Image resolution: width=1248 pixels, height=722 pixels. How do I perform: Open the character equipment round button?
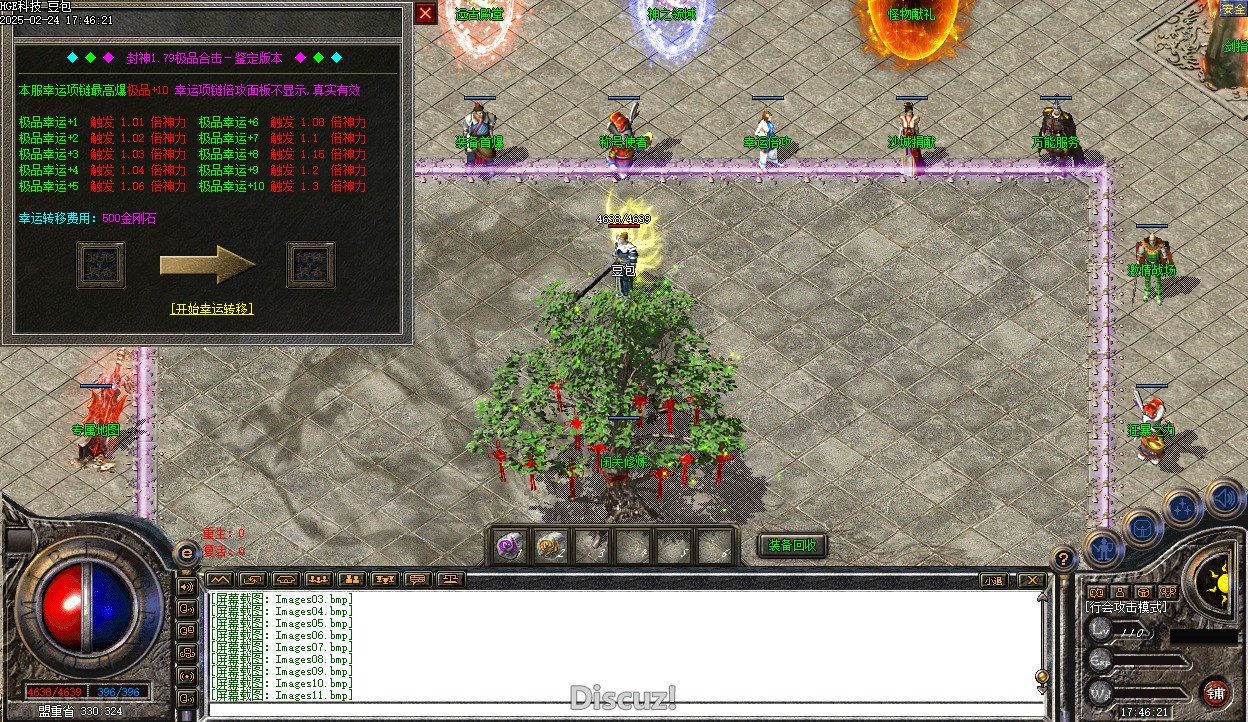1104,548
